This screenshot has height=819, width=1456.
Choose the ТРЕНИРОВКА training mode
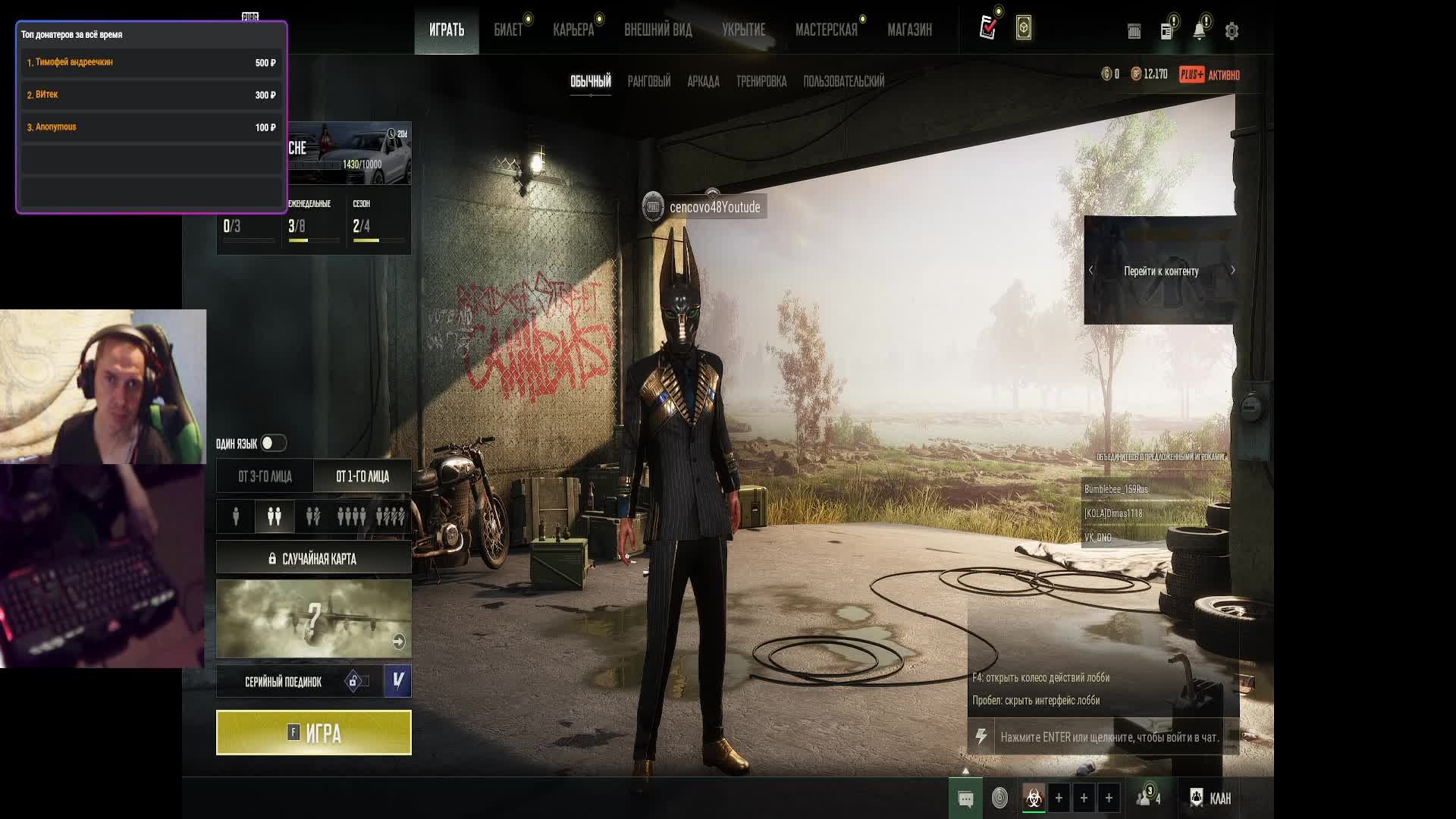[761, 81]
